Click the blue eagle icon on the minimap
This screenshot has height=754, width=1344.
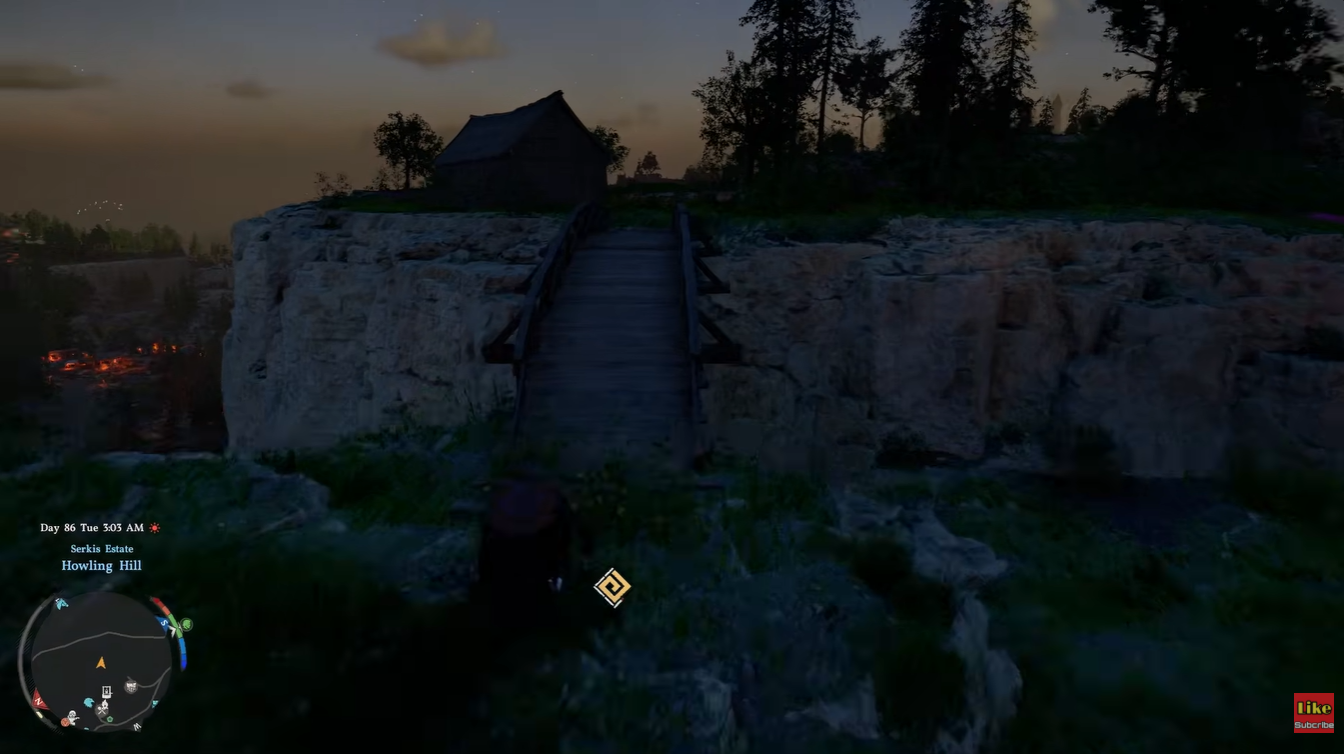89,702
